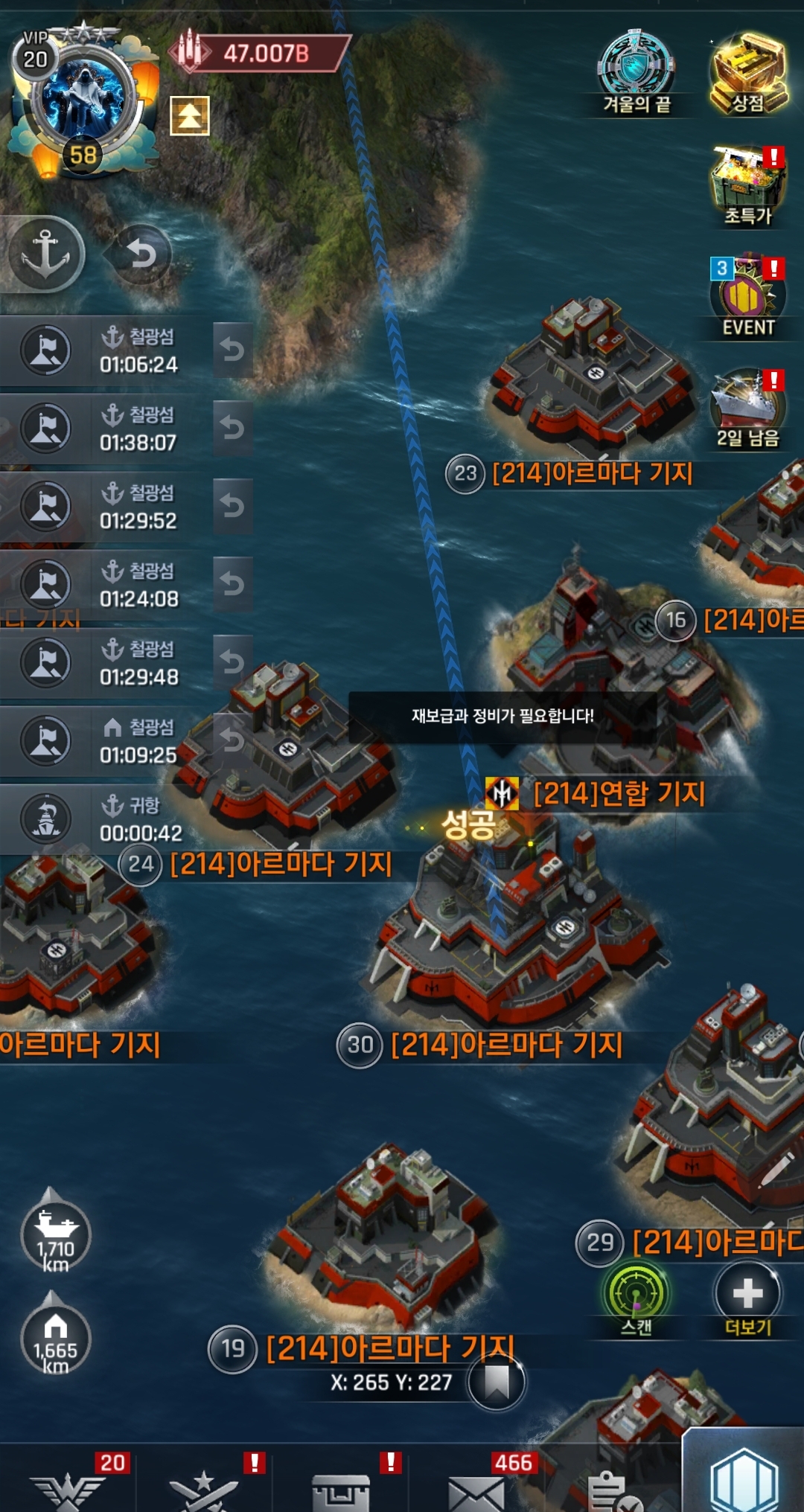Select the fleet march row showing 01:38:07
Viewport: 804px width, 1512px height.
(112, 429)
